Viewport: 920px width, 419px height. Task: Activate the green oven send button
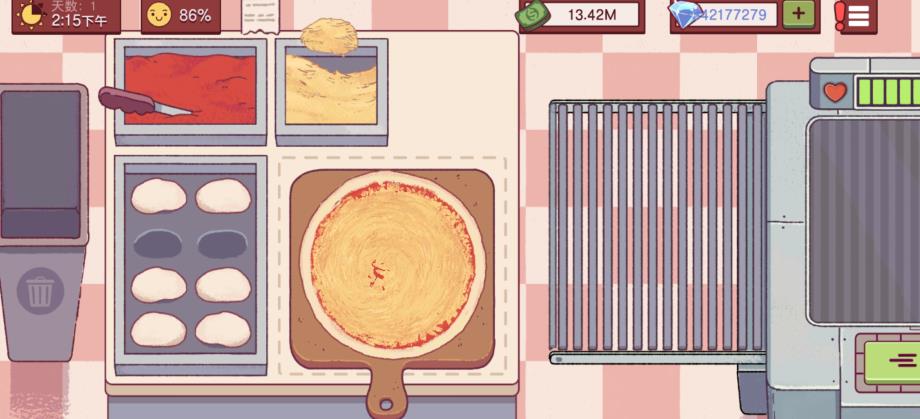(890, 360)
